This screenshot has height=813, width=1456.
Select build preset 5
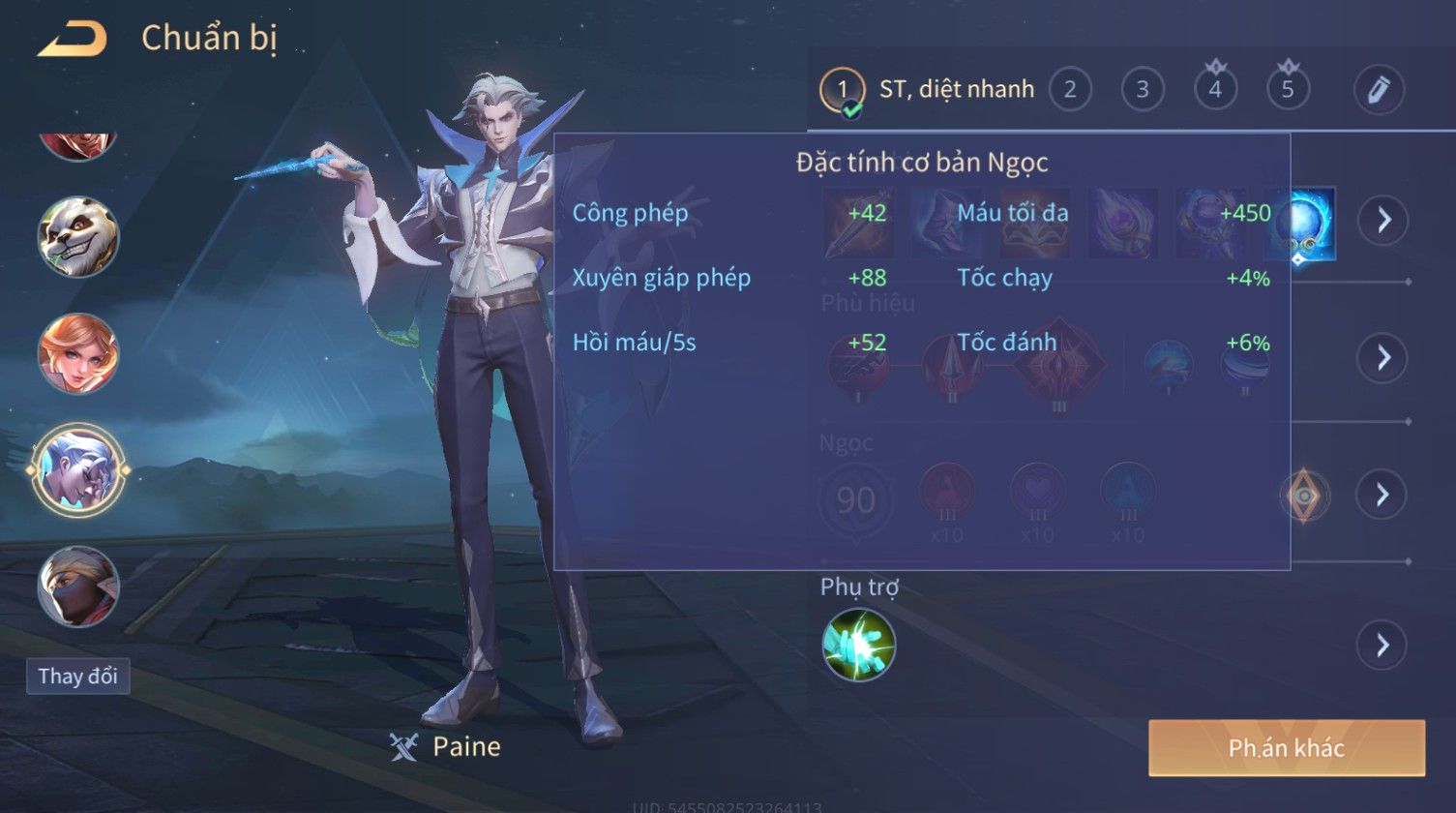pos(1287,90)
